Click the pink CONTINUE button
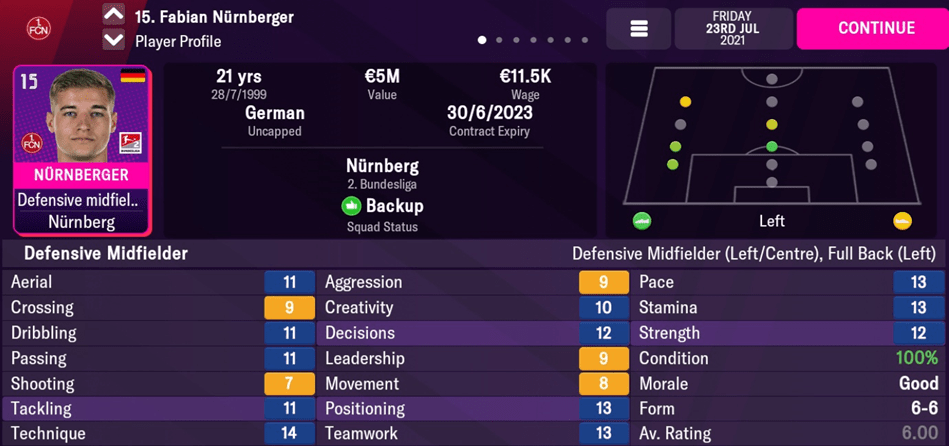Screen dimensions: 949x446 (871, 28)
